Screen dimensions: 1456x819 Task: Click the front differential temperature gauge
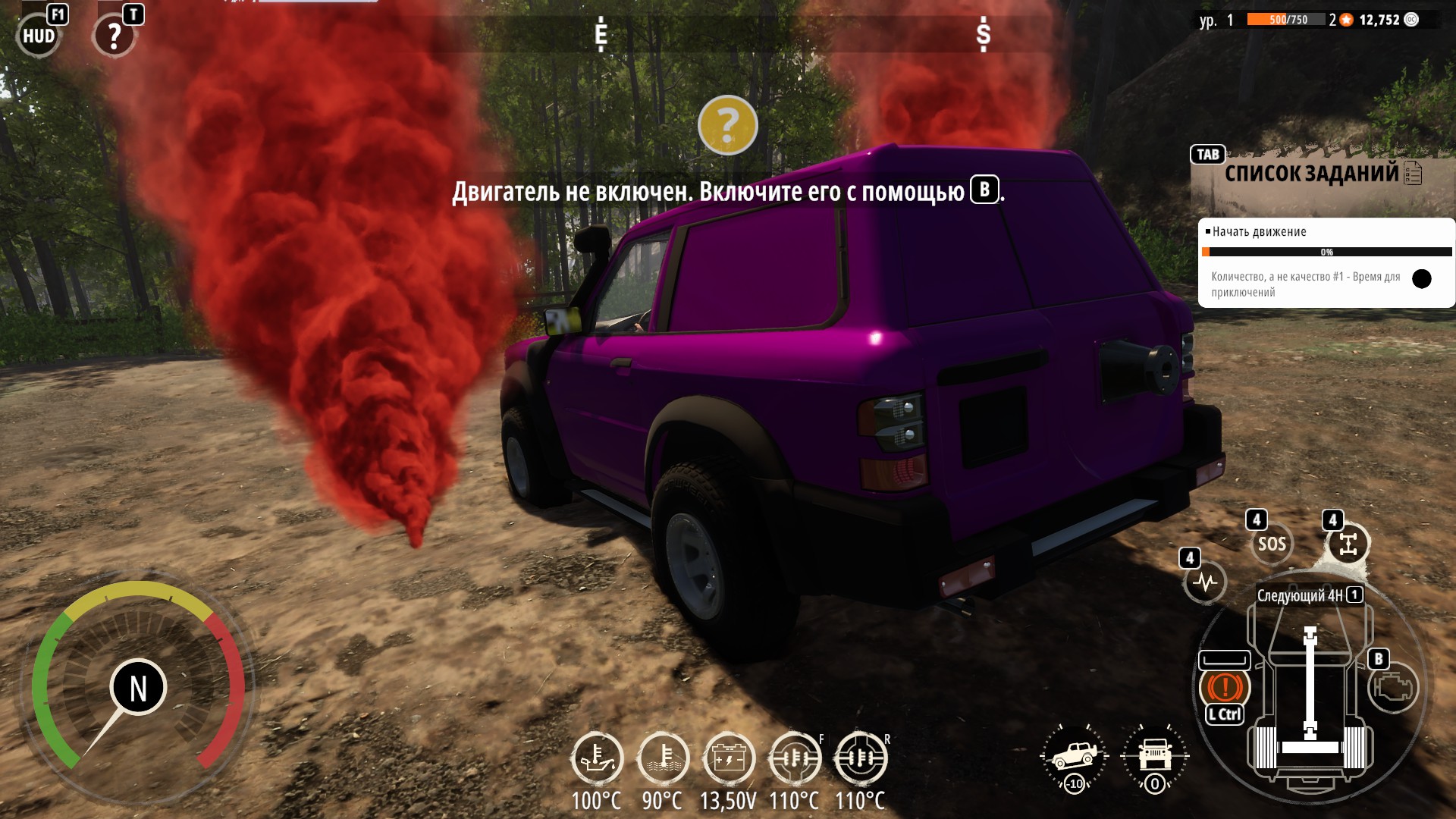794,758
